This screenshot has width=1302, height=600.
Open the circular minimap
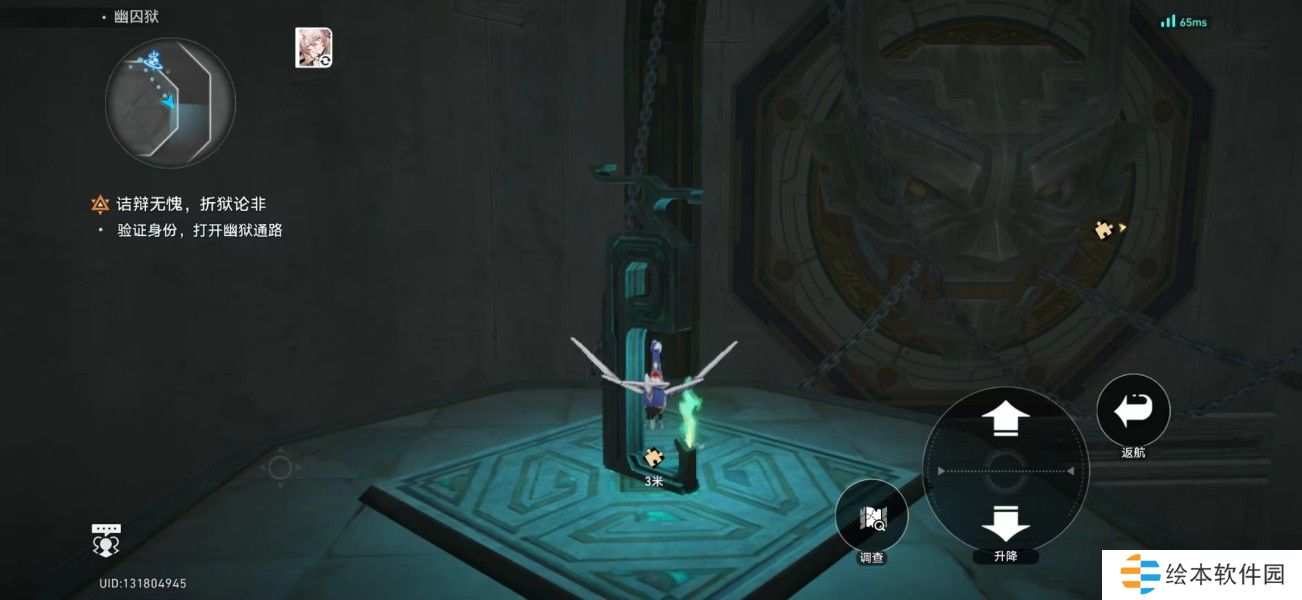click(170, 103)
